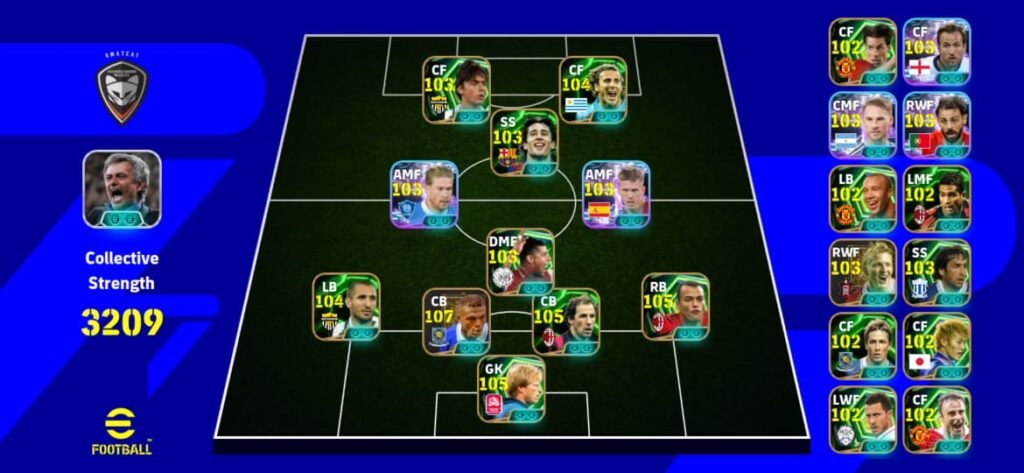
Task: Open the manager portrait
Action: [122, 188]
